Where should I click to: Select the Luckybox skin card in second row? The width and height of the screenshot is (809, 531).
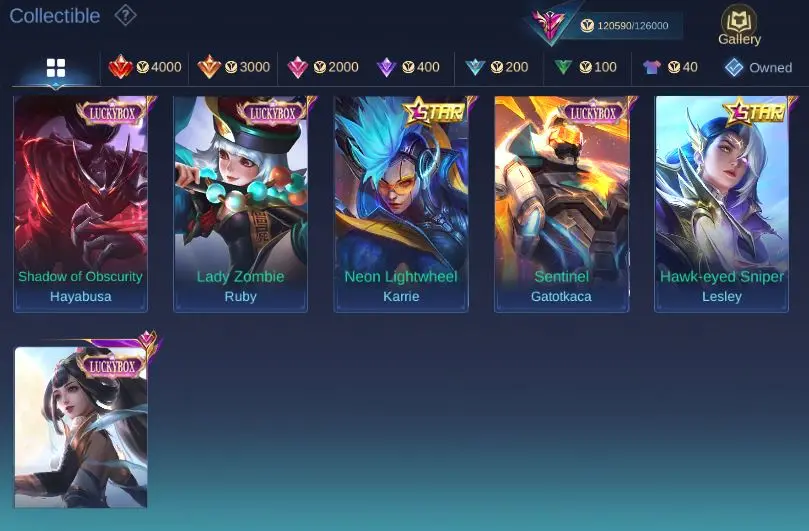pos(80,427)
